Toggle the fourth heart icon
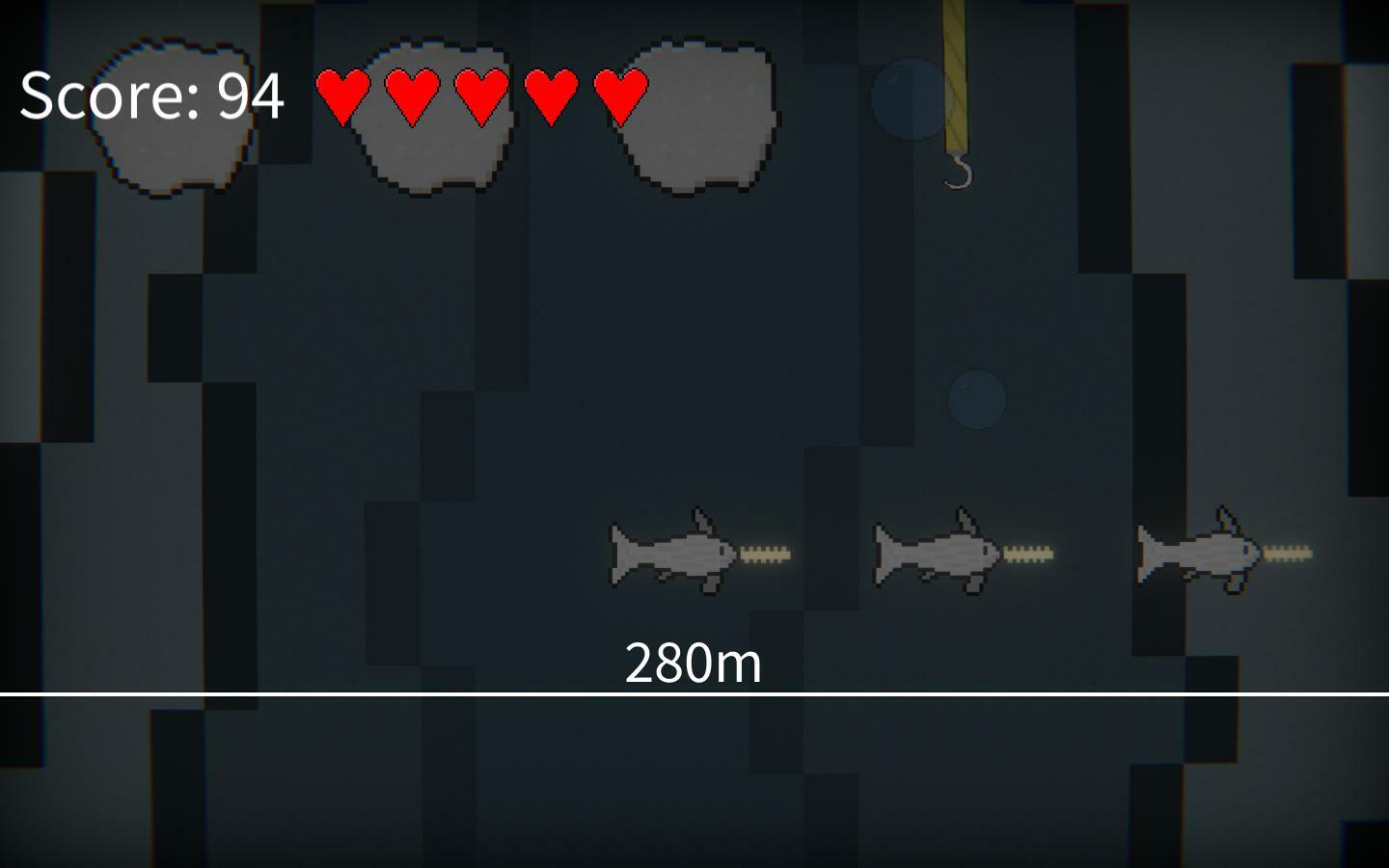Viewport: 1389px width, 868px height. 550,95
